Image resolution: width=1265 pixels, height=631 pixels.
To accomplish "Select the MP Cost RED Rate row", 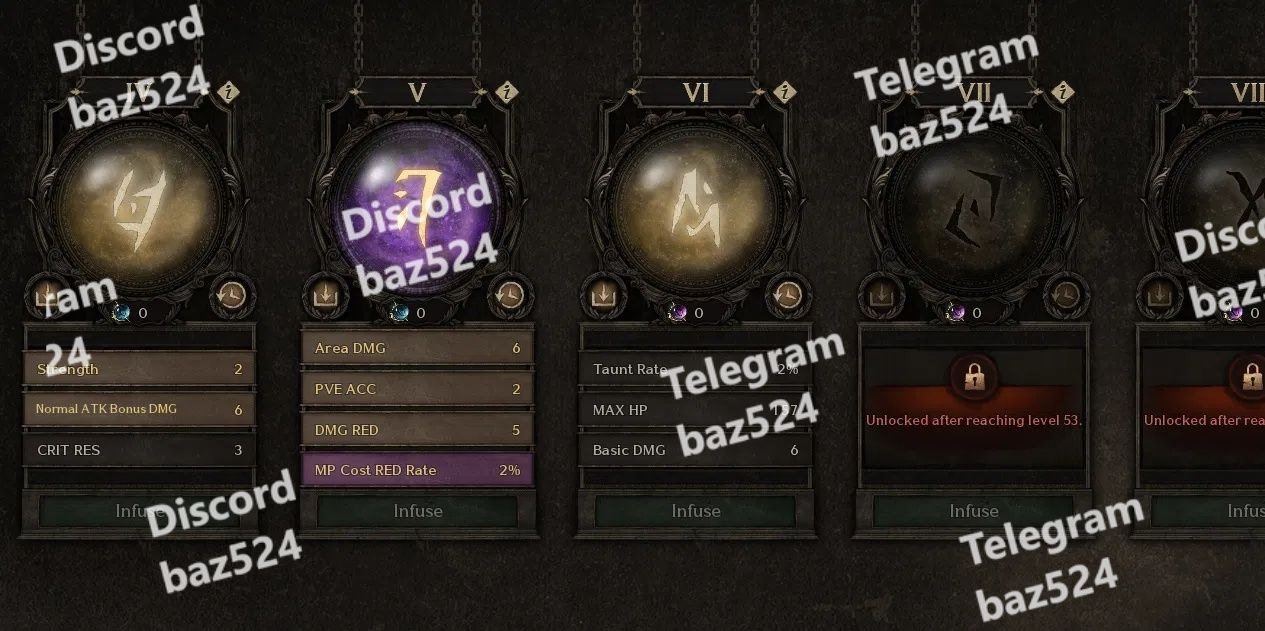I will tap(417, 470).
